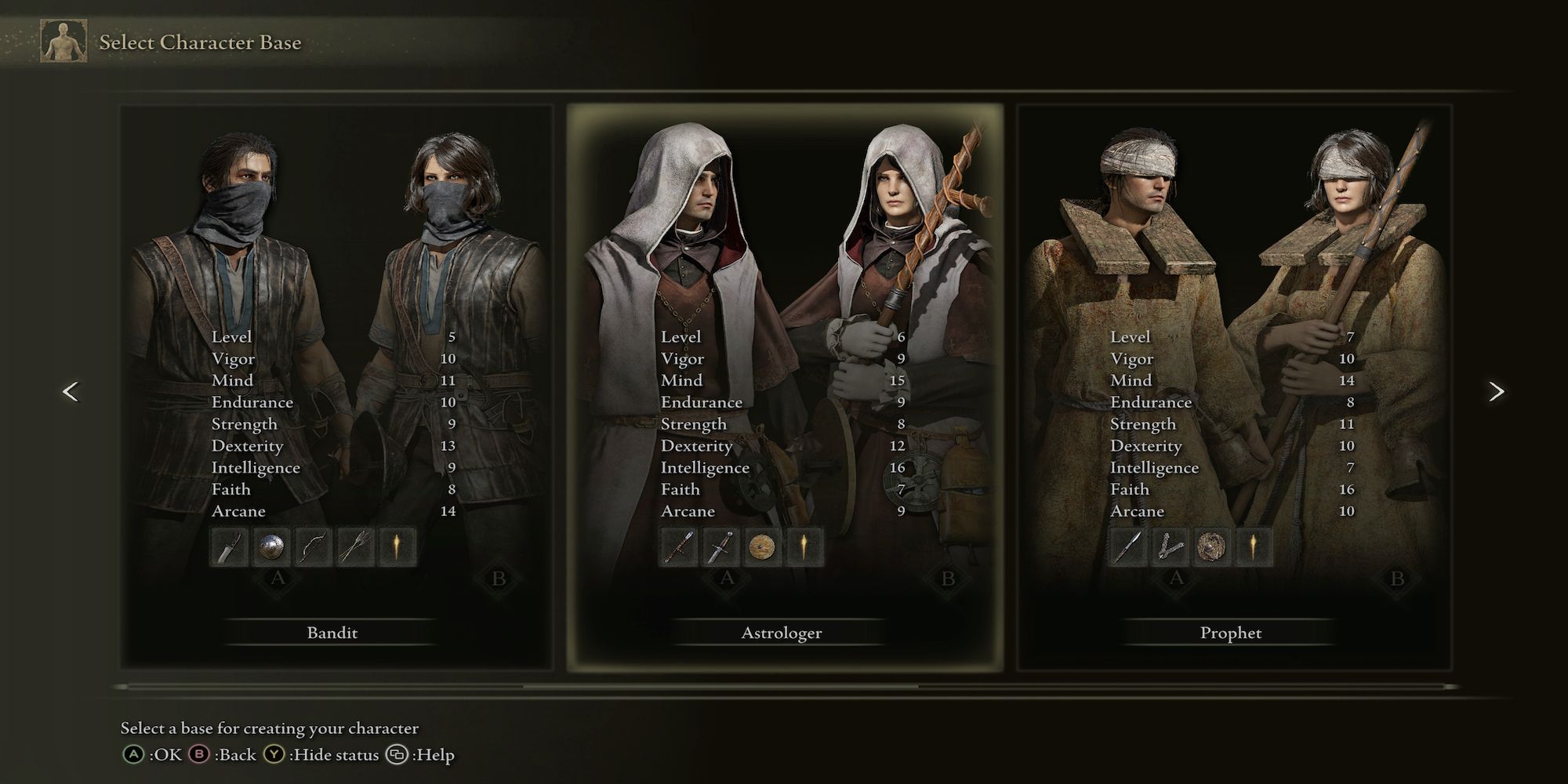Show next classes with right arrow
The height and width of the screenshot is (784, 1568).
pos(1496,391)
